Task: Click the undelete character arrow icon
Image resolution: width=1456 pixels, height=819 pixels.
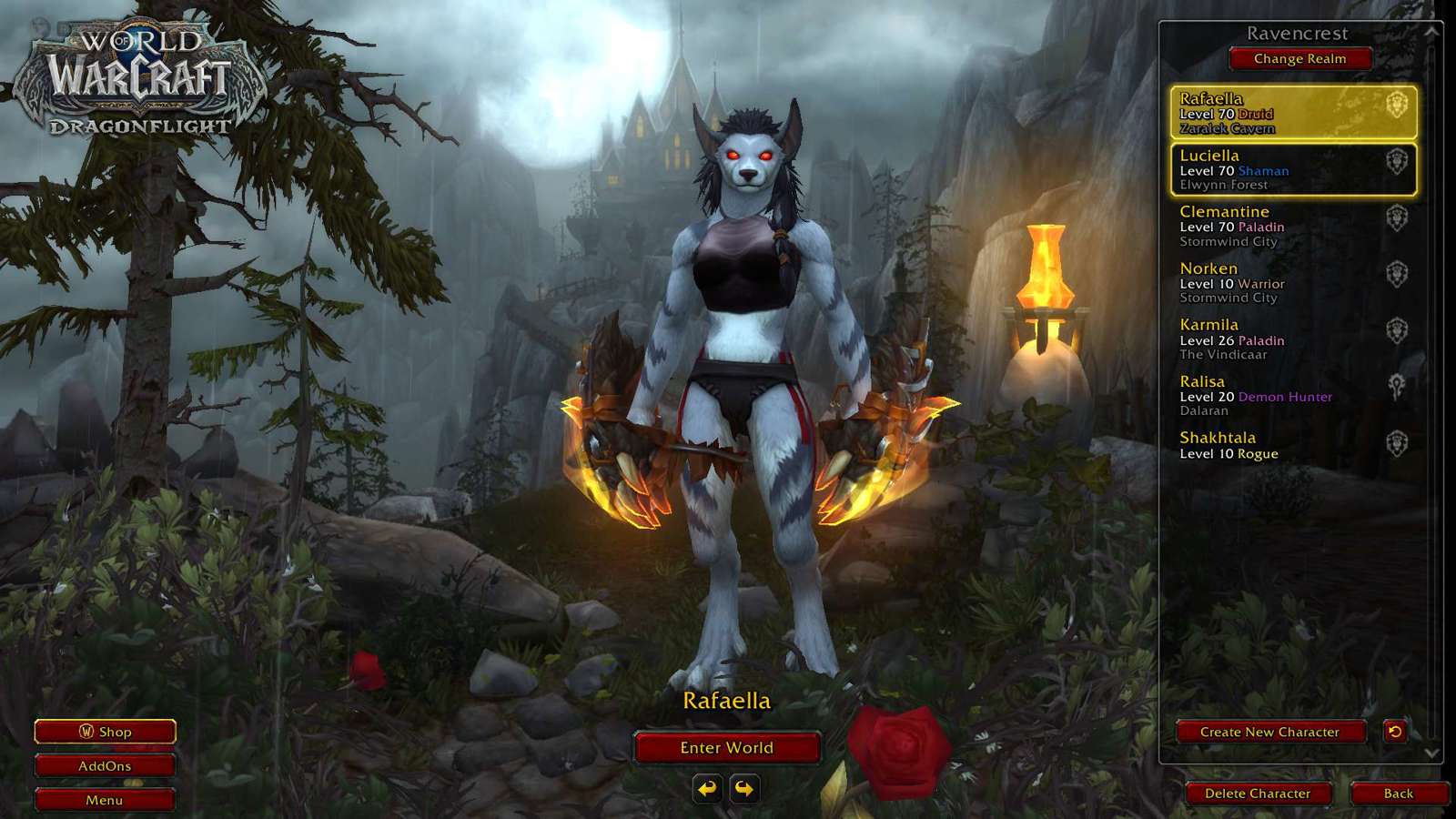Action: [1395, 731]
